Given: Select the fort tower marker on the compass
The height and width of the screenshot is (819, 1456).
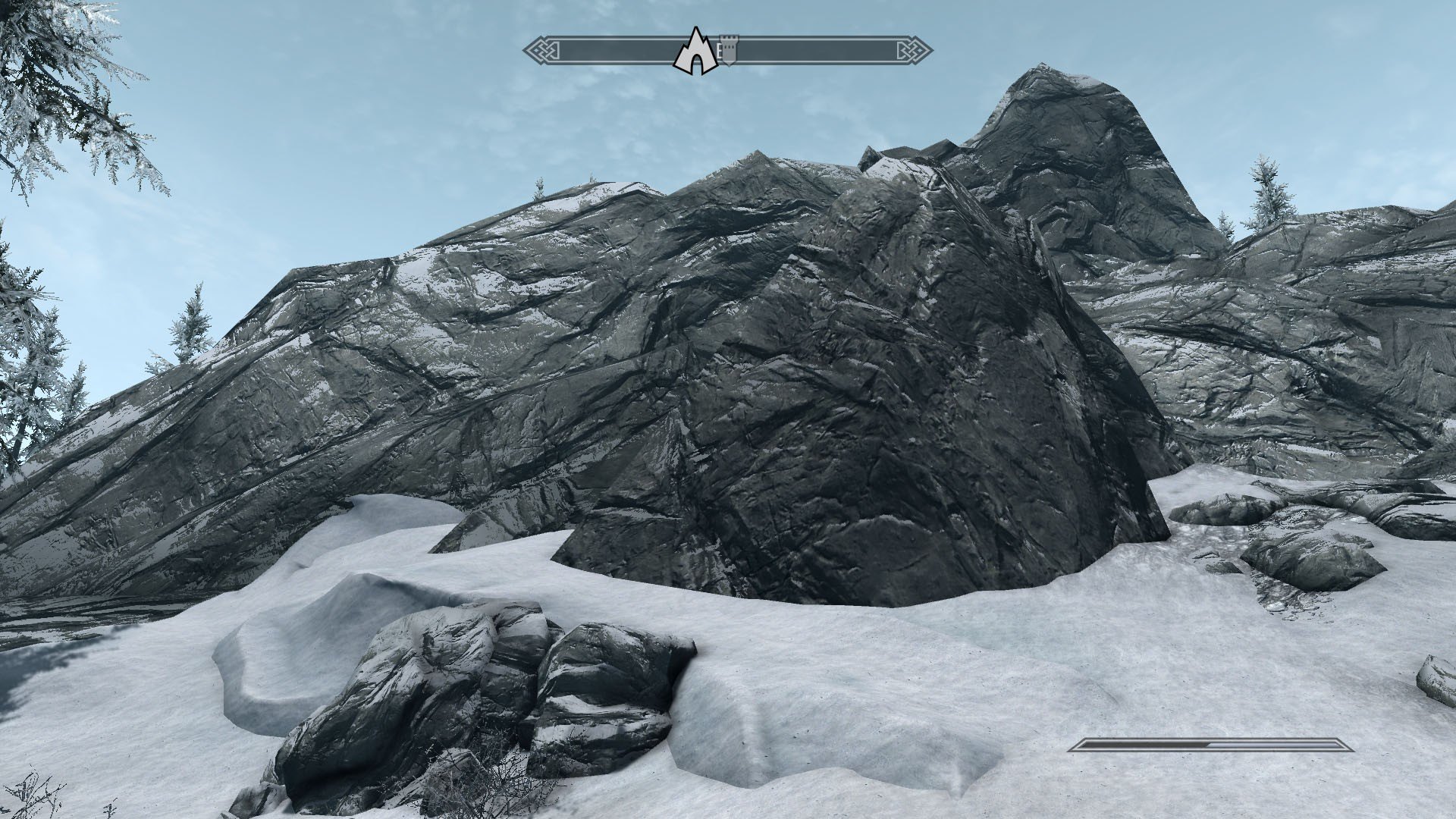Looking at the screenshot, I should pos(728,50).
